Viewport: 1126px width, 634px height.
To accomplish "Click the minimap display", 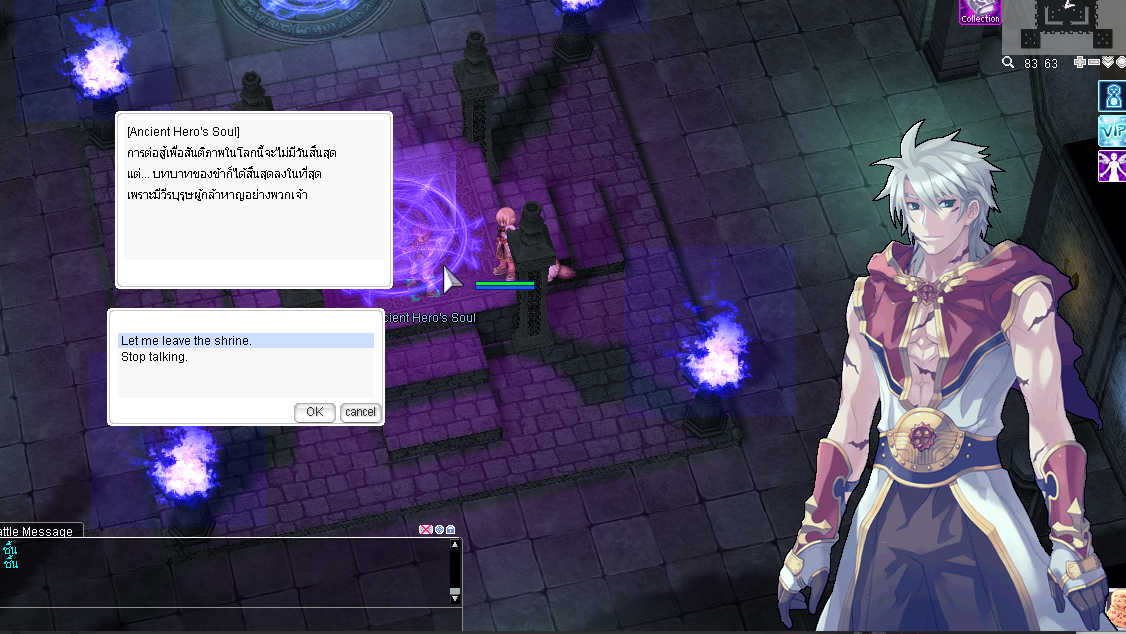I will [1062, 25].
